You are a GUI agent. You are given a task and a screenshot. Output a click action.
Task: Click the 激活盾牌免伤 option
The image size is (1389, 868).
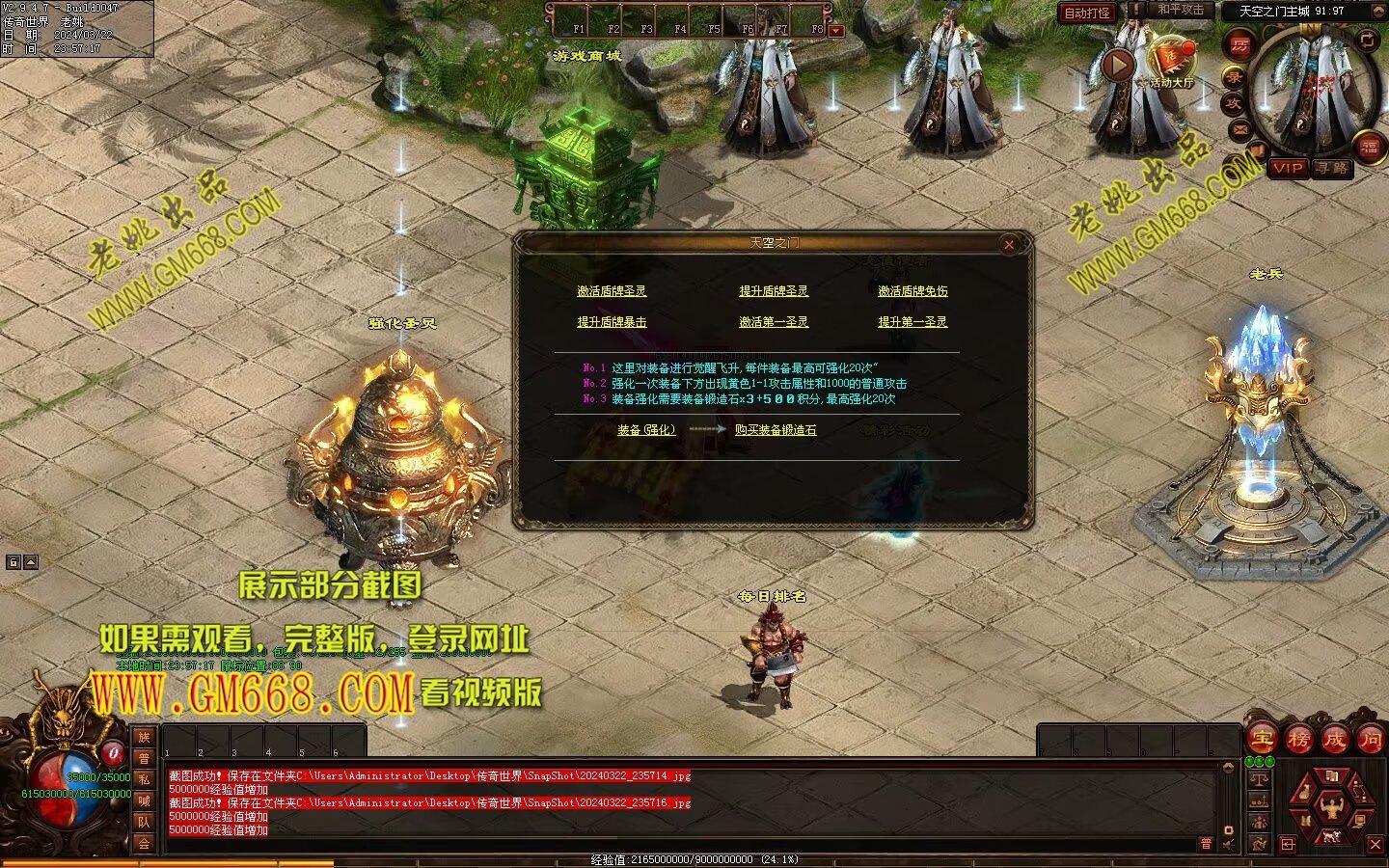click(x=912, y=291)
